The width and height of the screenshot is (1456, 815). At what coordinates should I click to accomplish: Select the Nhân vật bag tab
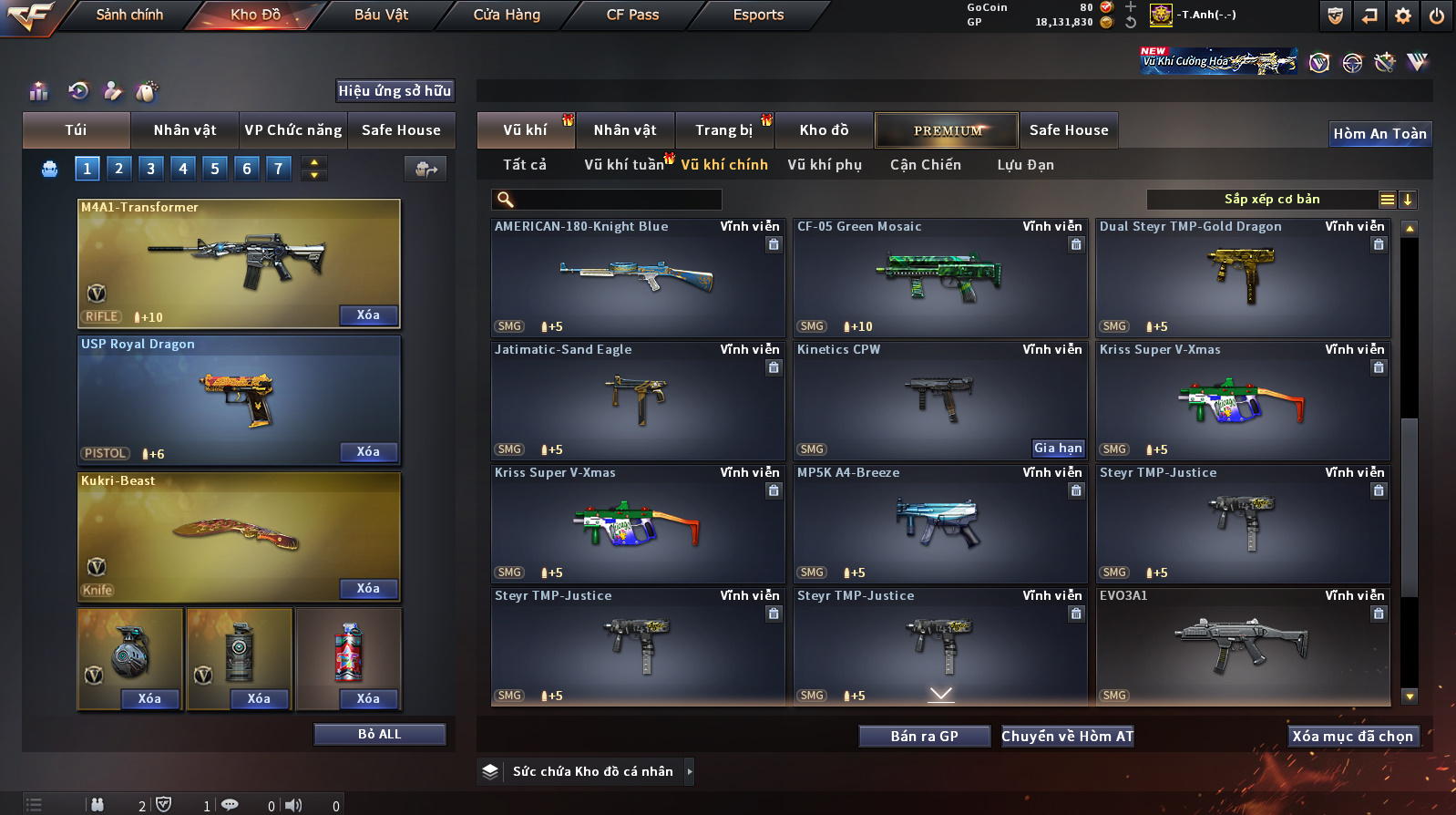[x=184, y=130]
